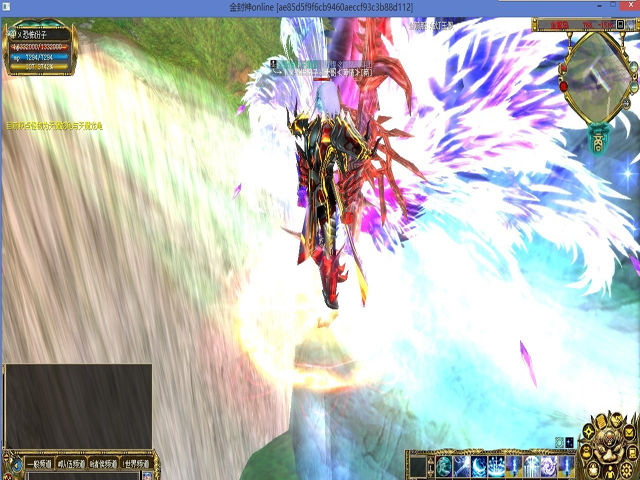Switch to the 世界频道 chat tab
The height and width of the screenshot is (480, 640).
(x=135, y=464)
